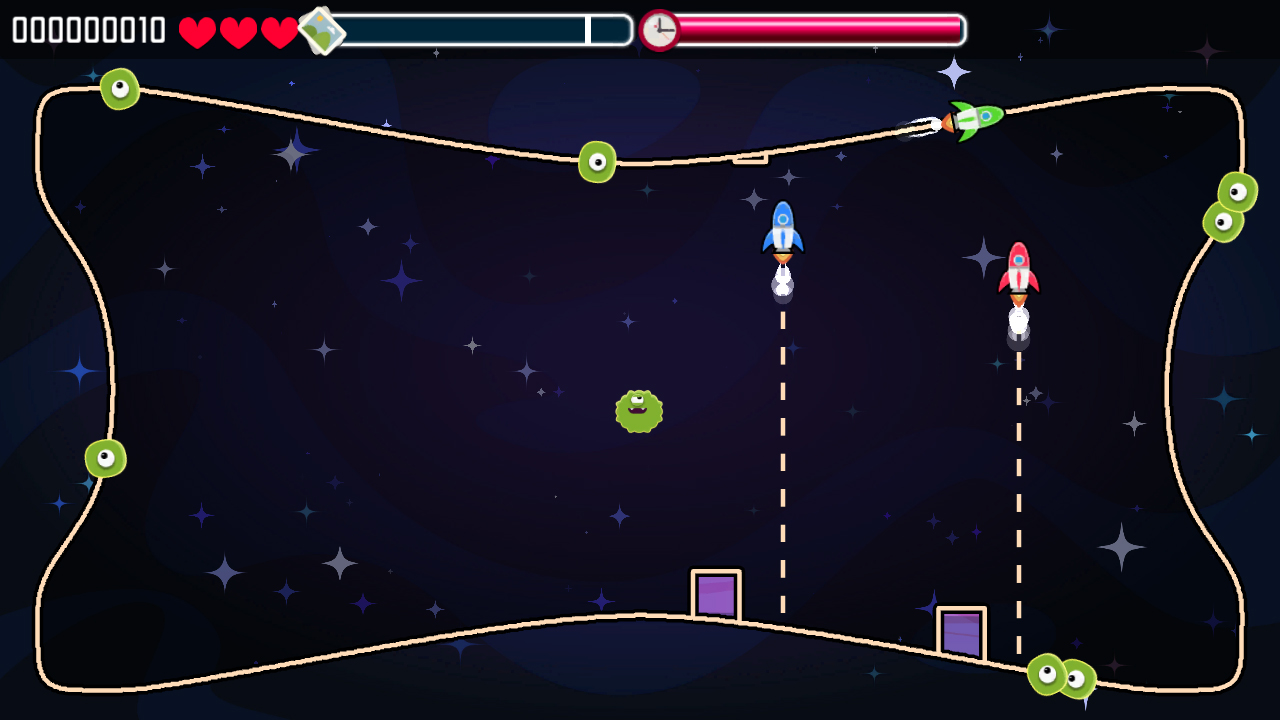Click the smaller purple portal on the right
This screenshot has width=1280, height=720.
(x=960, y=631)
